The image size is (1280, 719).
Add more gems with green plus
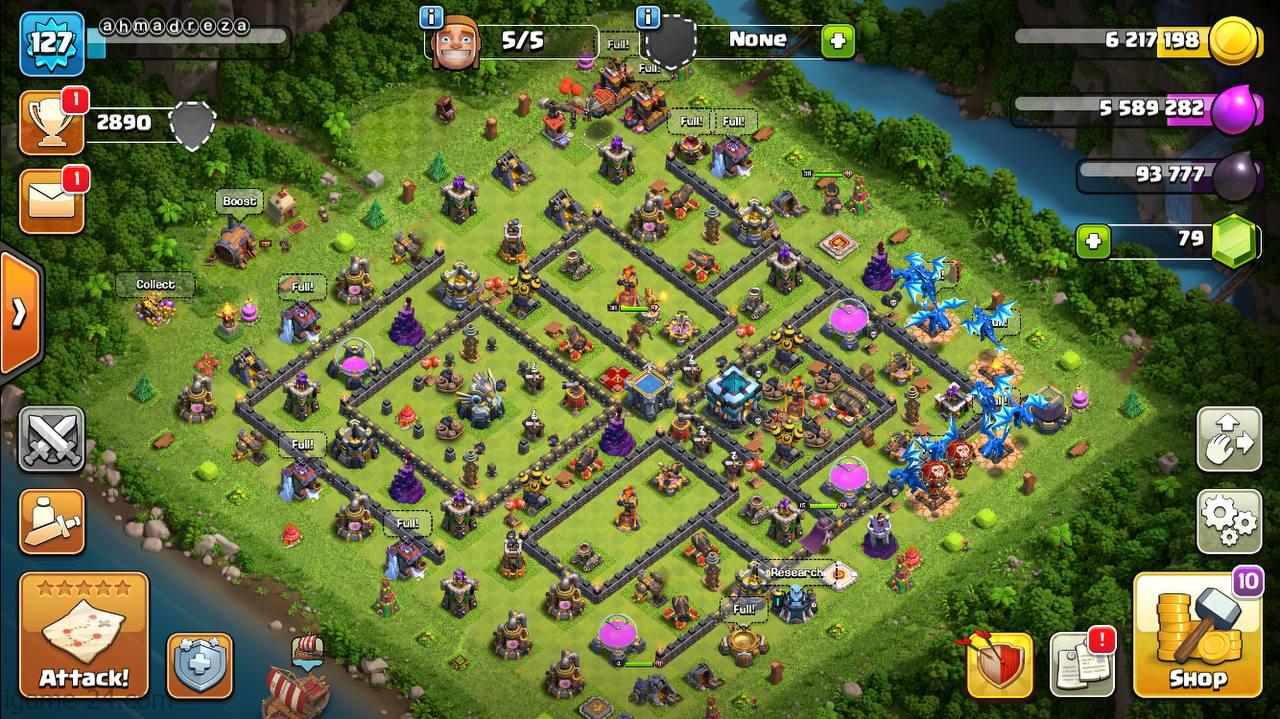pos(1094,241)
